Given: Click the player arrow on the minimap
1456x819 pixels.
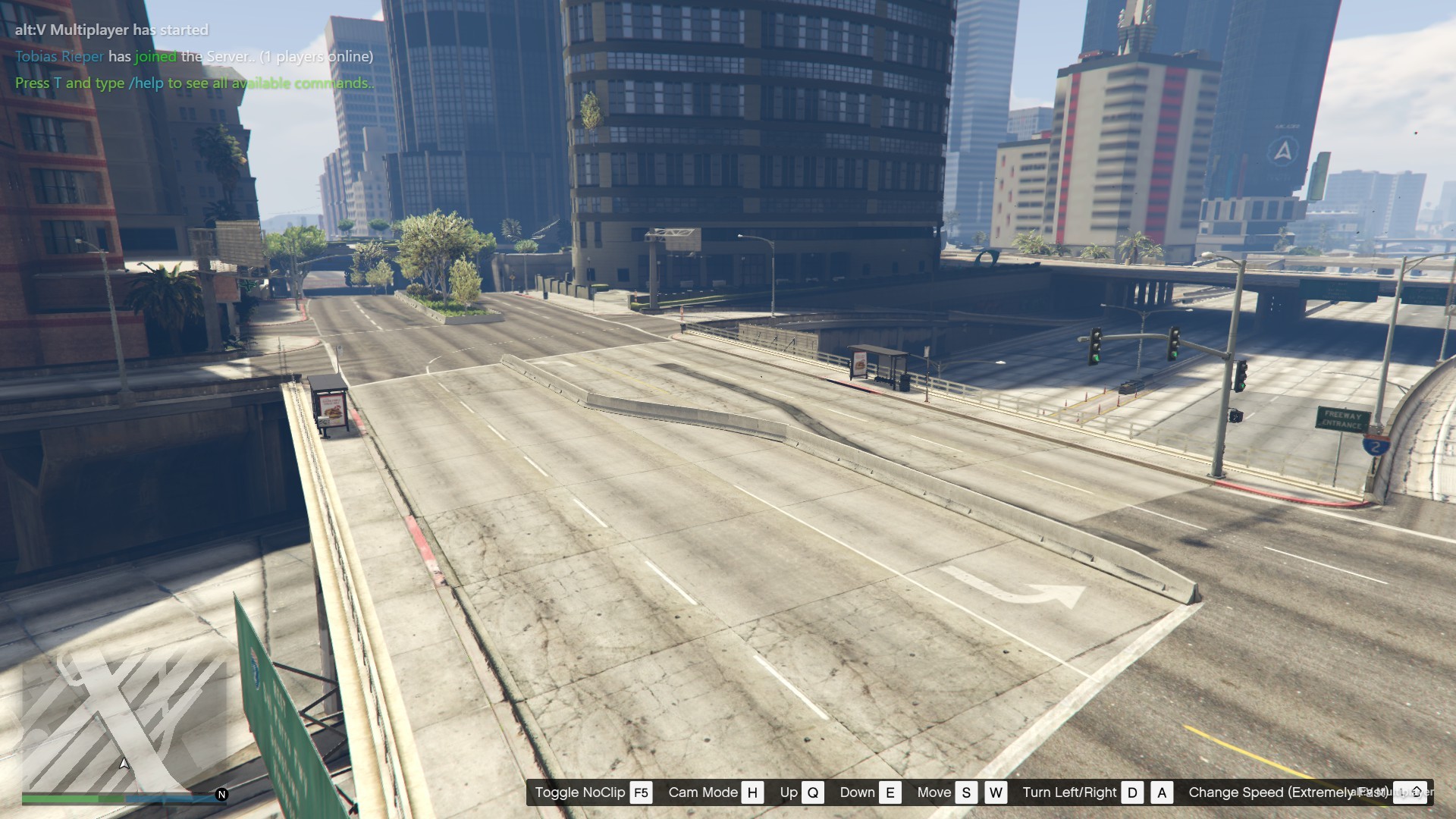Looking at the screenshot, I should [124, 763].
